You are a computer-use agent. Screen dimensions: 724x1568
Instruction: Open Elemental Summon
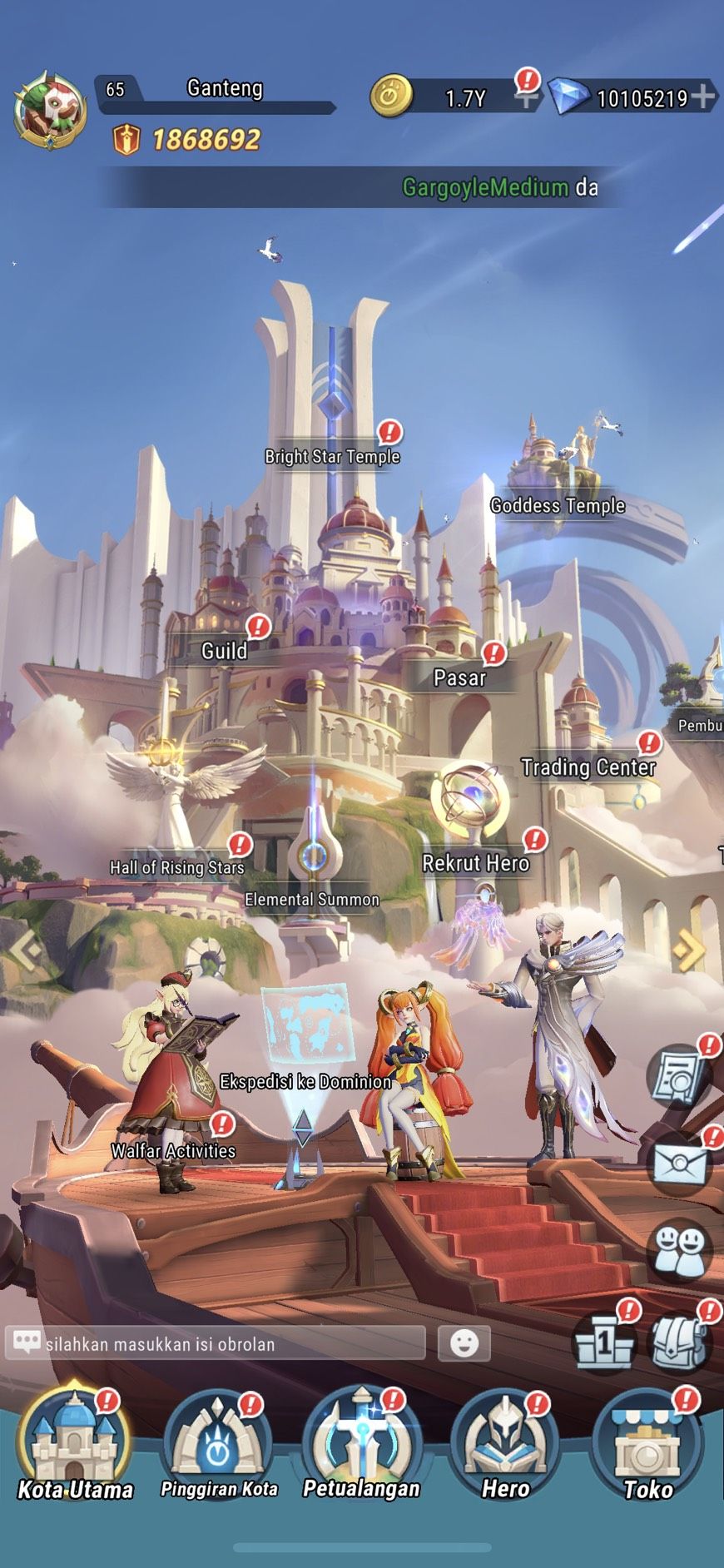pos(312,899)
